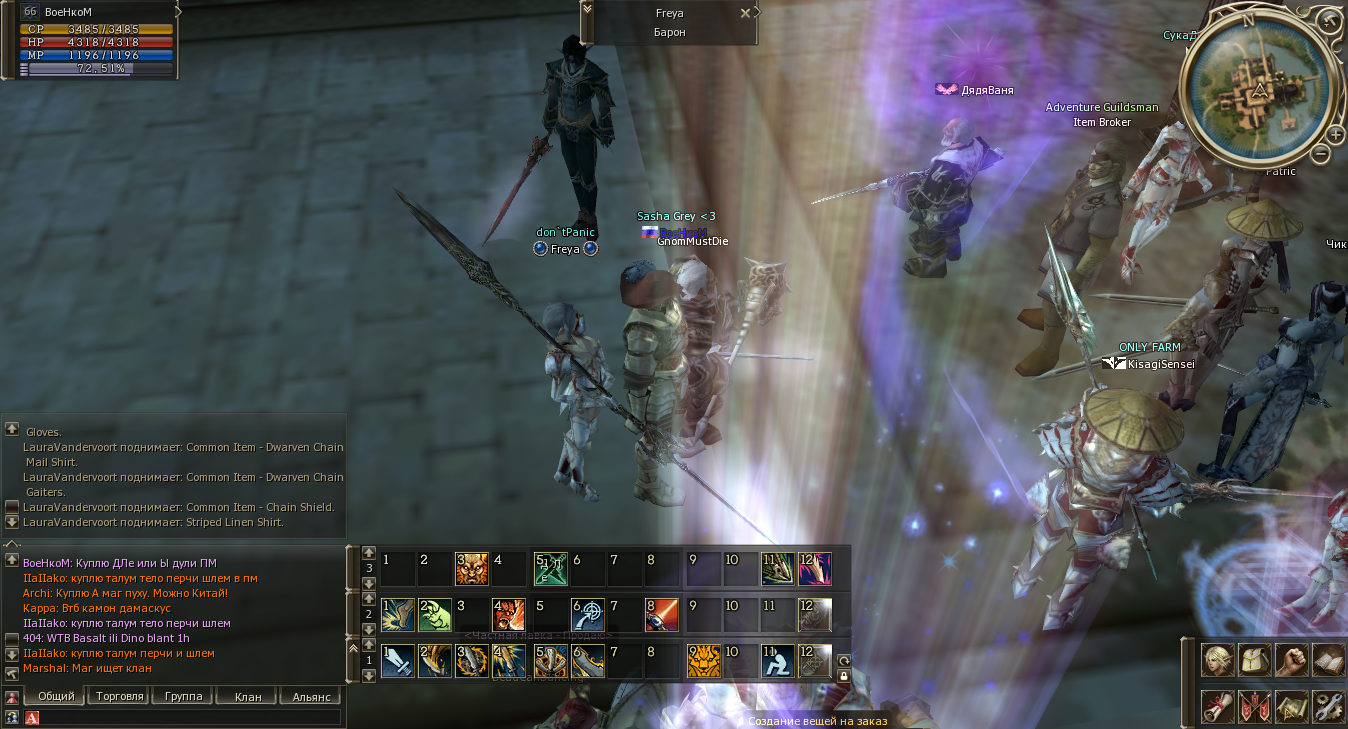Viewport: 1348px width, 729px height.
Task: Toggle the hotbar lock padlock button
Action: click(x=843, y=676)
